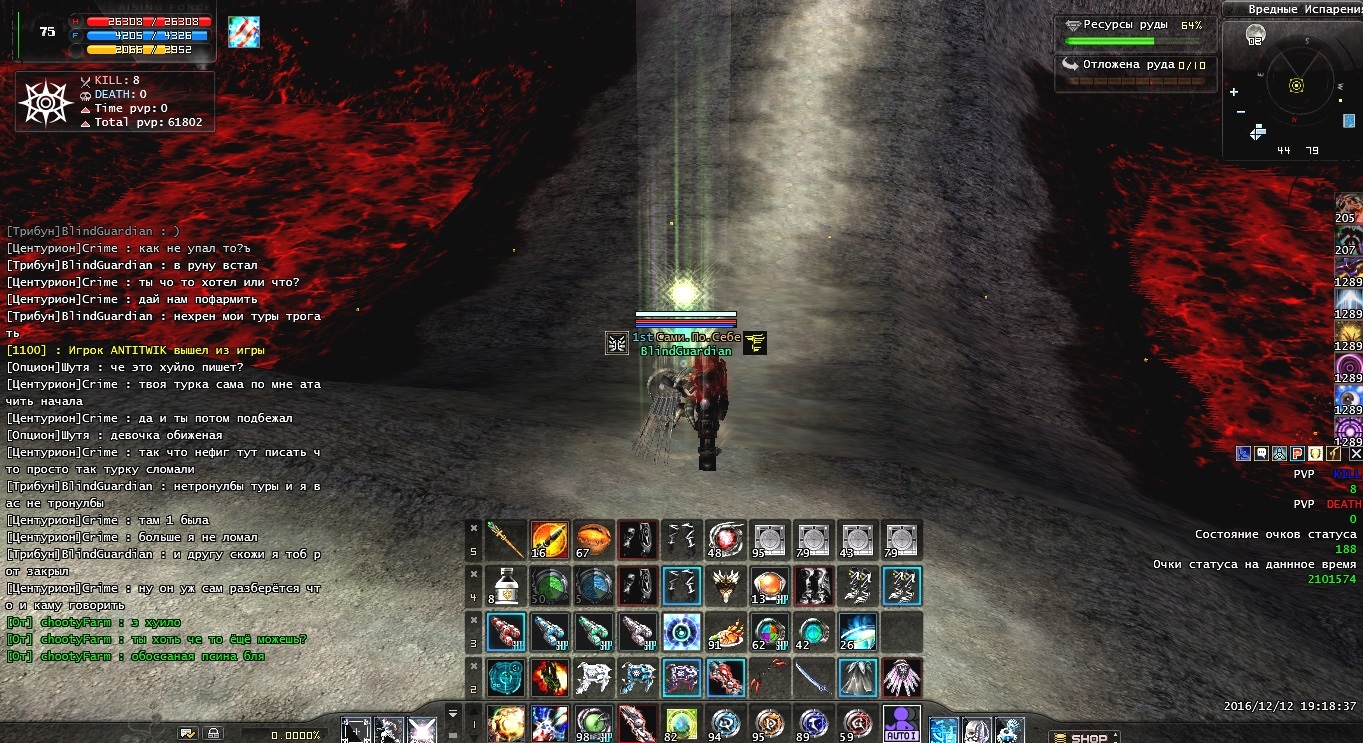Use the white potion bottle with count 8
This screenshot has height=743, width=1363.
tap(506, 586)
